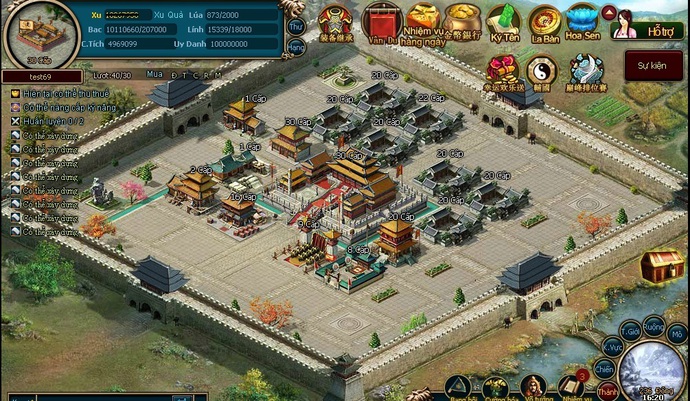Open the Nhiệm vụ quest scroll icon
690x401 pixels.
click(x=573, y=388)
